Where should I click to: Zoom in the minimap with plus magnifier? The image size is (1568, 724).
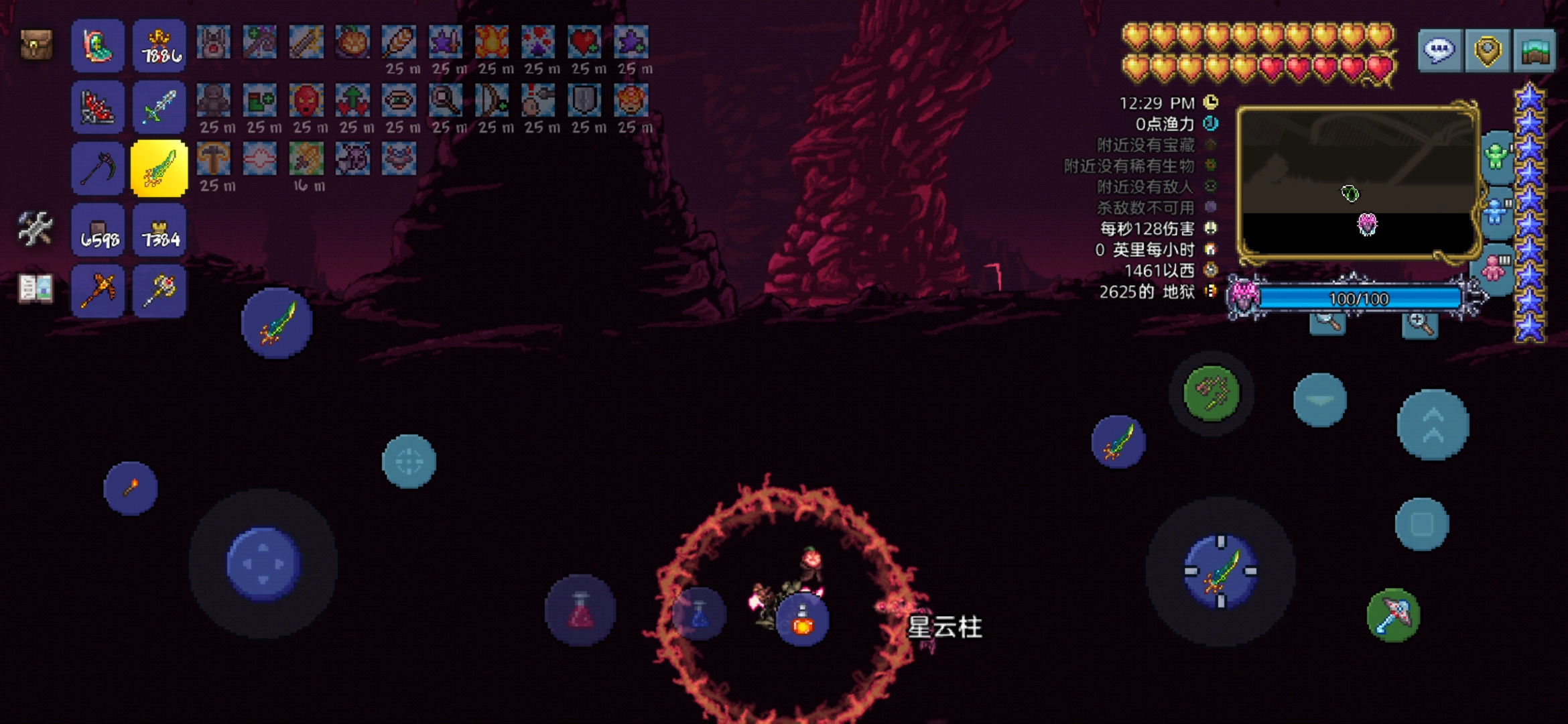(1419, 325)
